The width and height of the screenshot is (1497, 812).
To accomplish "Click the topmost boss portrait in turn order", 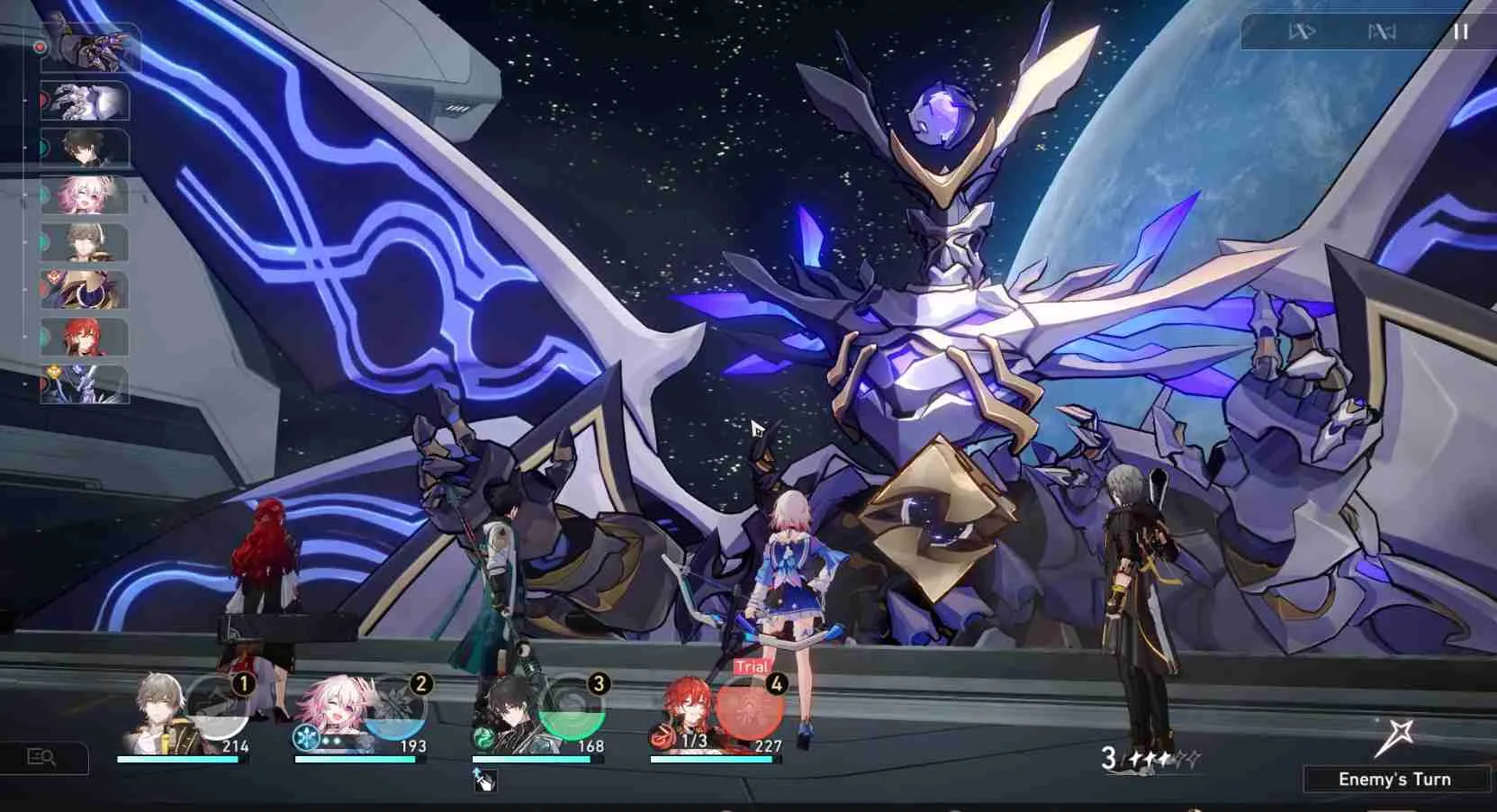I will click(x=92, y=47).
